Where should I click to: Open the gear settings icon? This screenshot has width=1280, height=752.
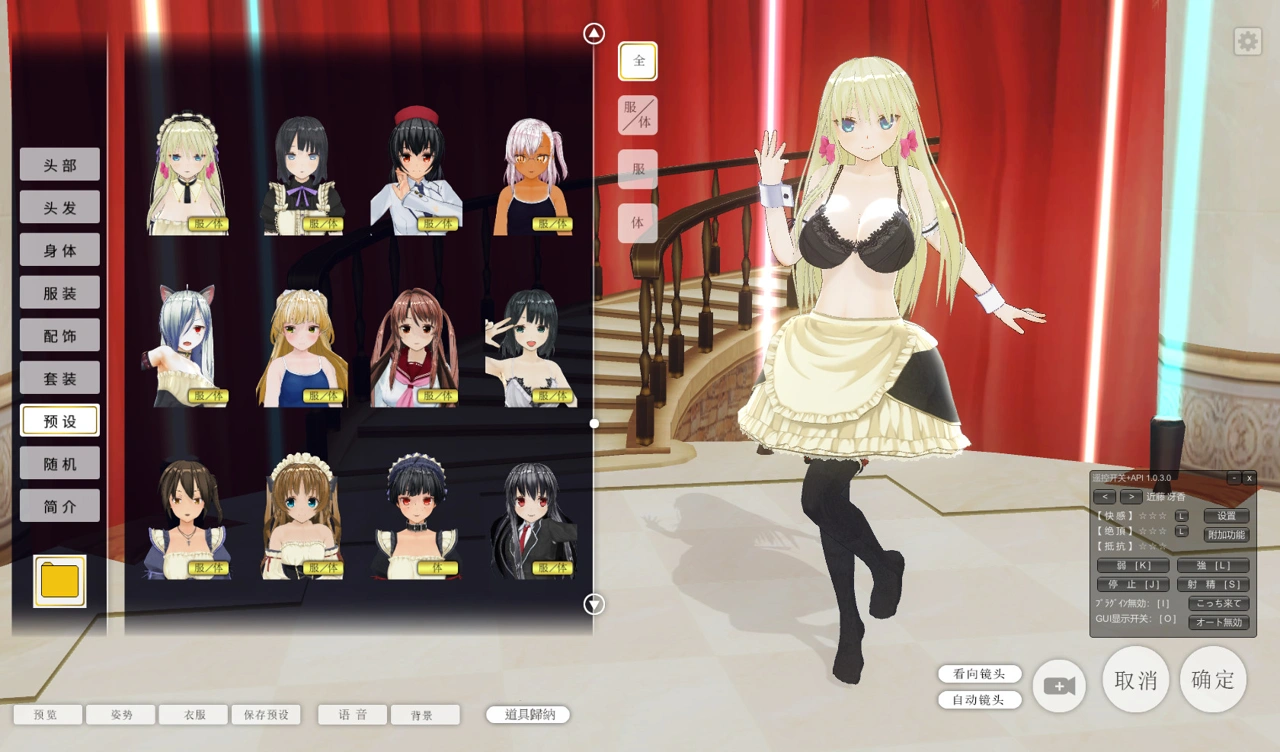(x=1247, y=41)
